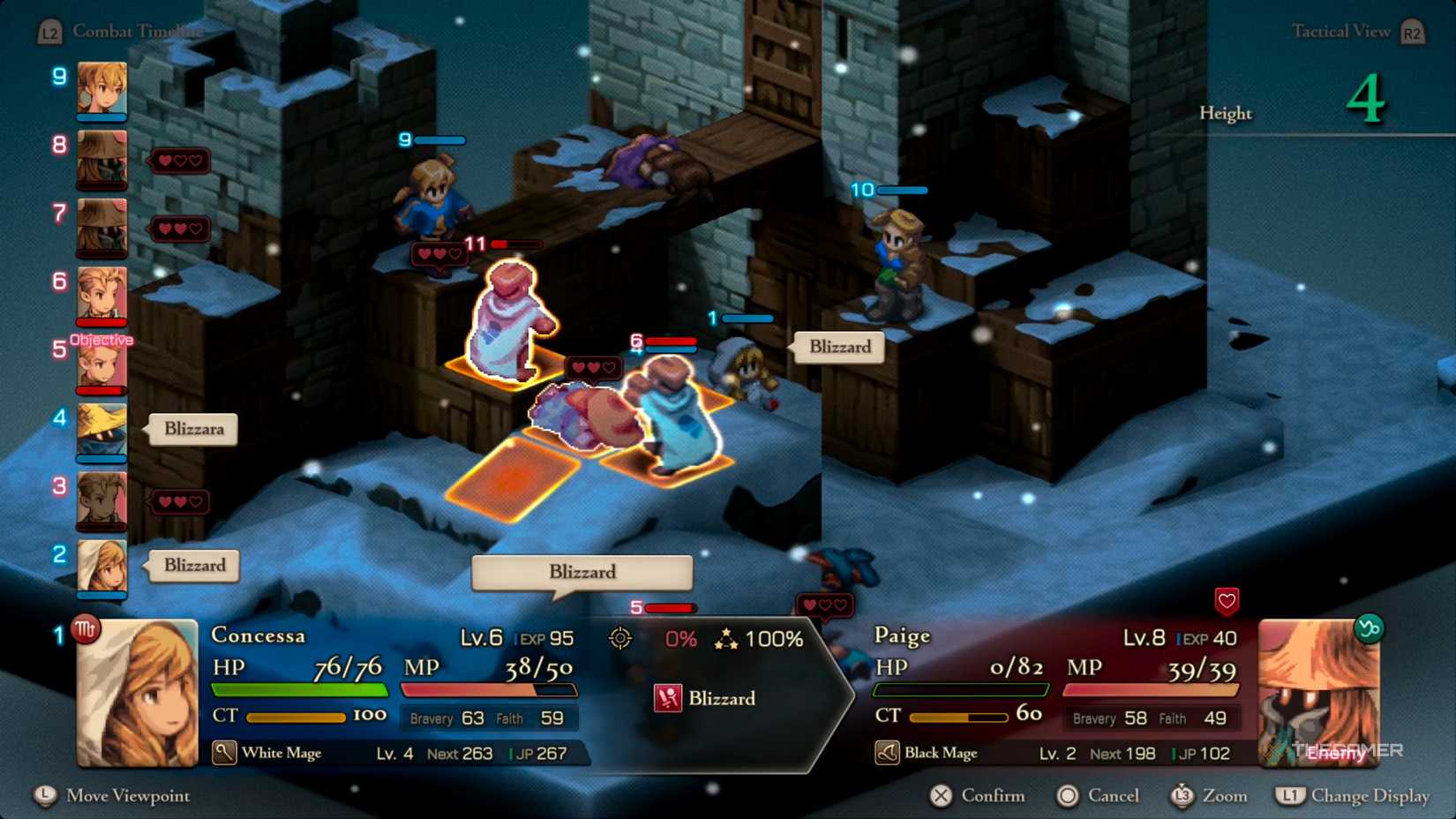Select the Black Mage job icon
The height and width of the screenshot is (819, 1456).
pos(889,753)
